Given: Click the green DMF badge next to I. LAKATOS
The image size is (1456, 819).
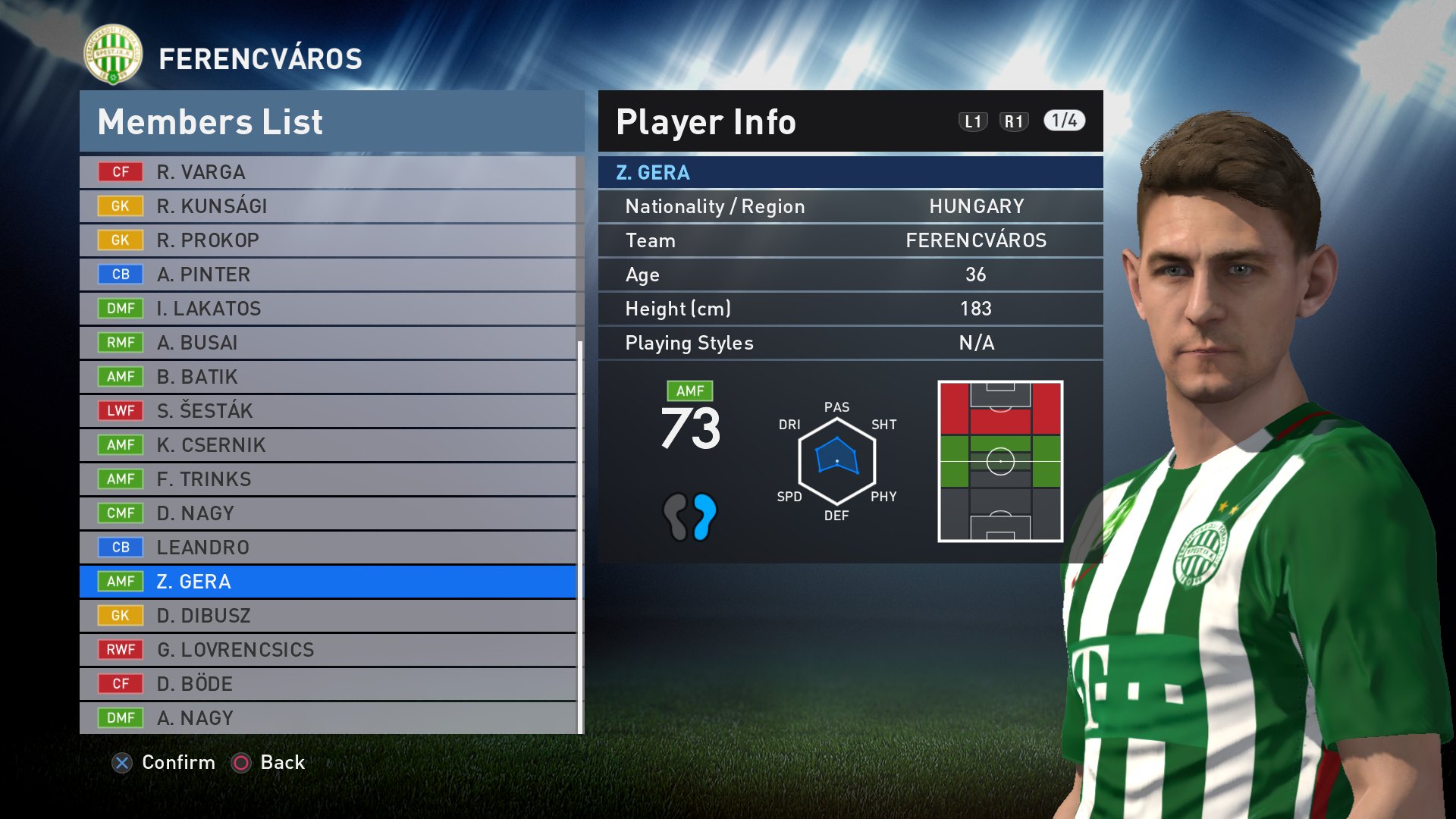Looking at the screenshot, I should (121, 309).
